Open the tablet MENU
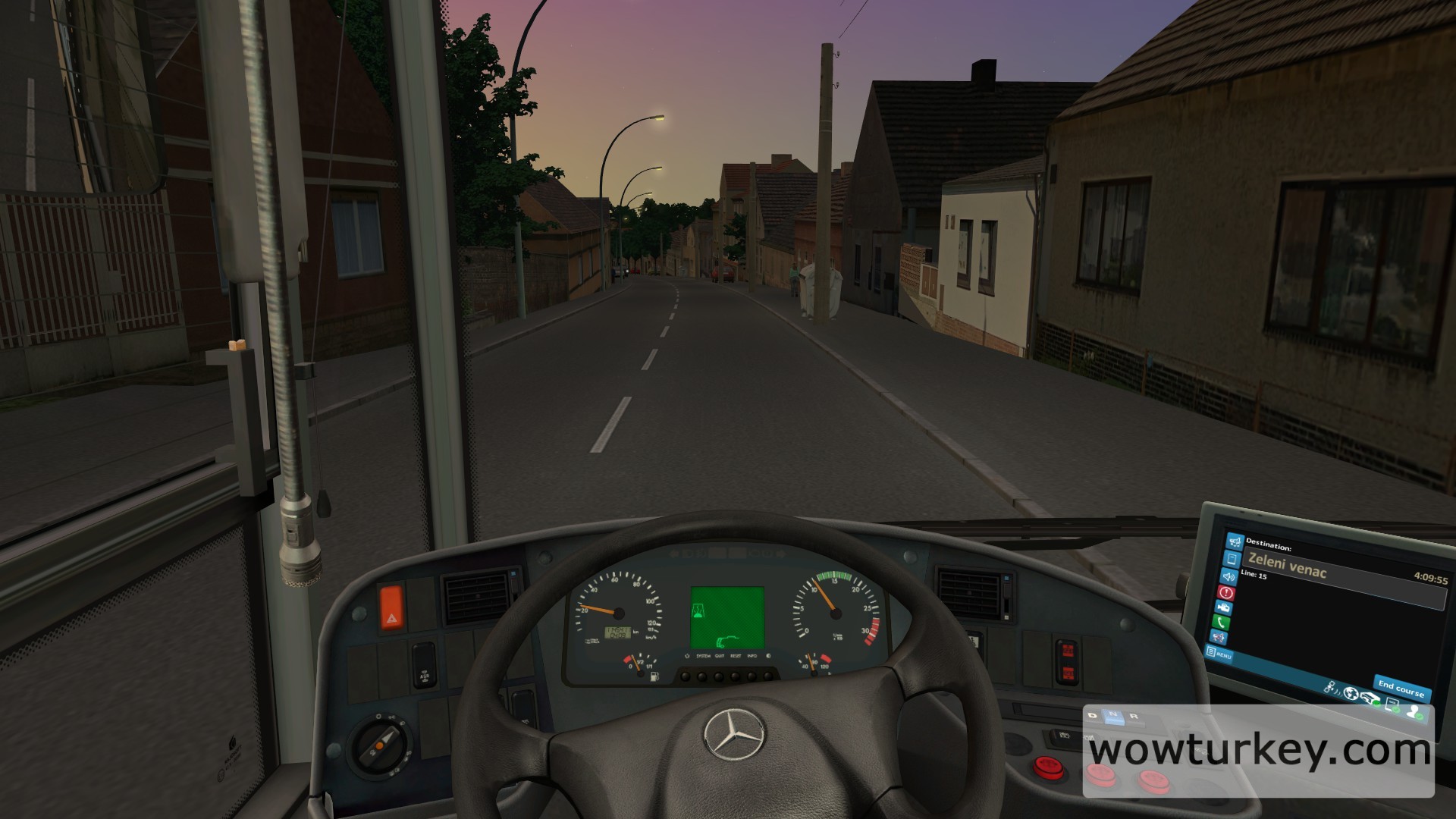1456x819 pixels. point(1219,653)
